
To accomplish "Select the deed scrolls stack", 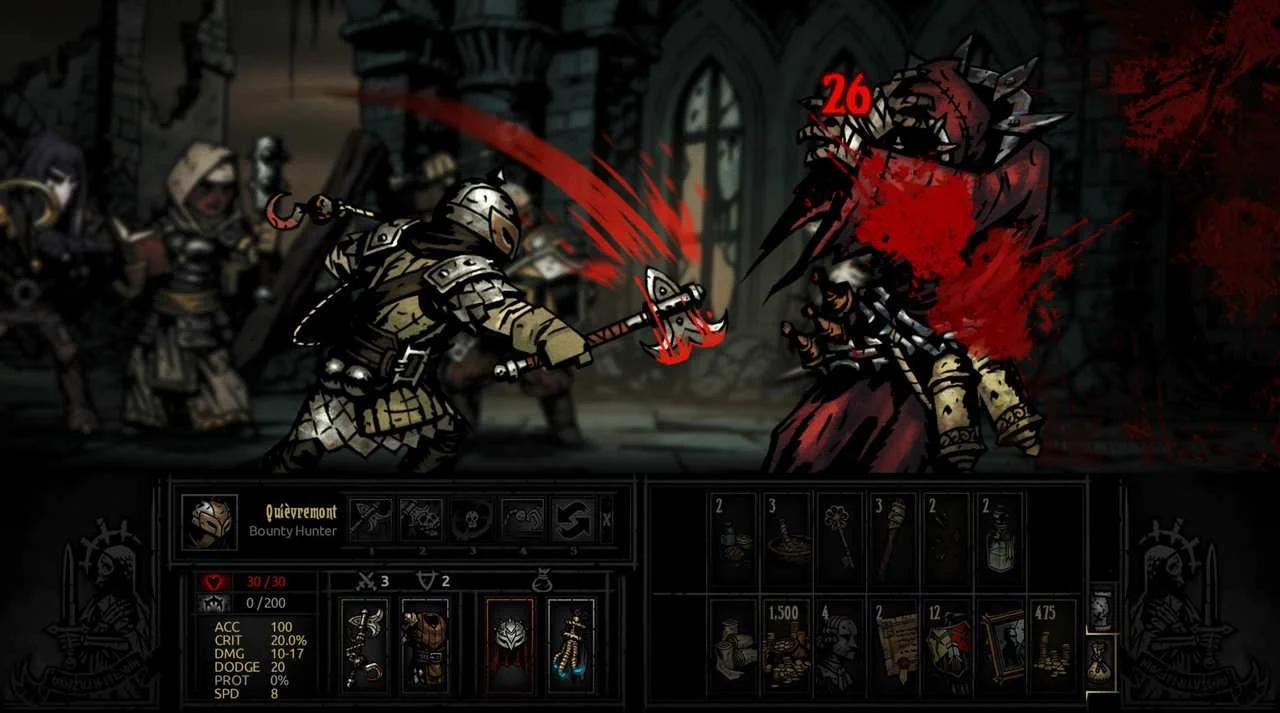I will [893, 647].
